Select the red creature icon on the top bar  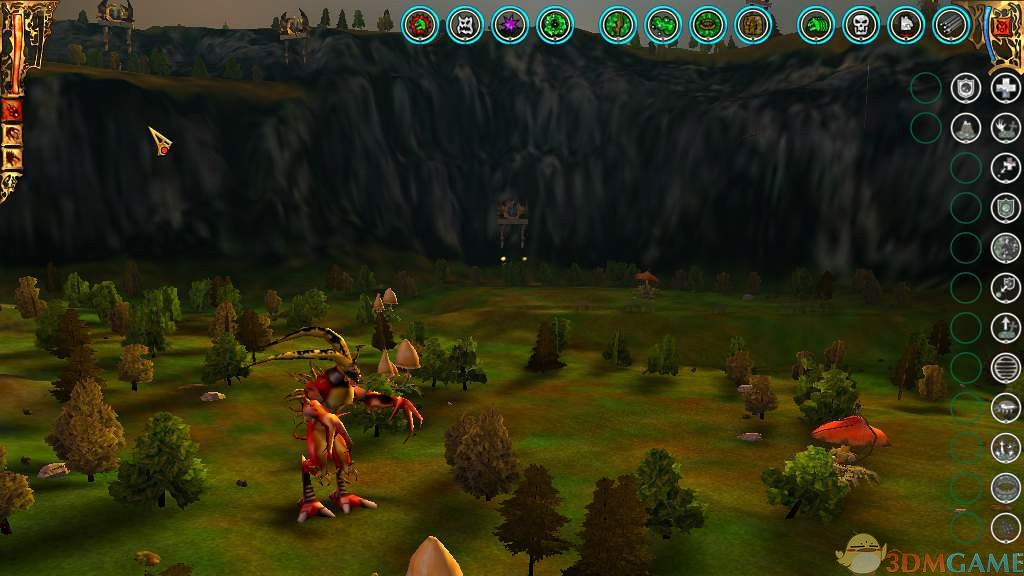tap(421, 25)
